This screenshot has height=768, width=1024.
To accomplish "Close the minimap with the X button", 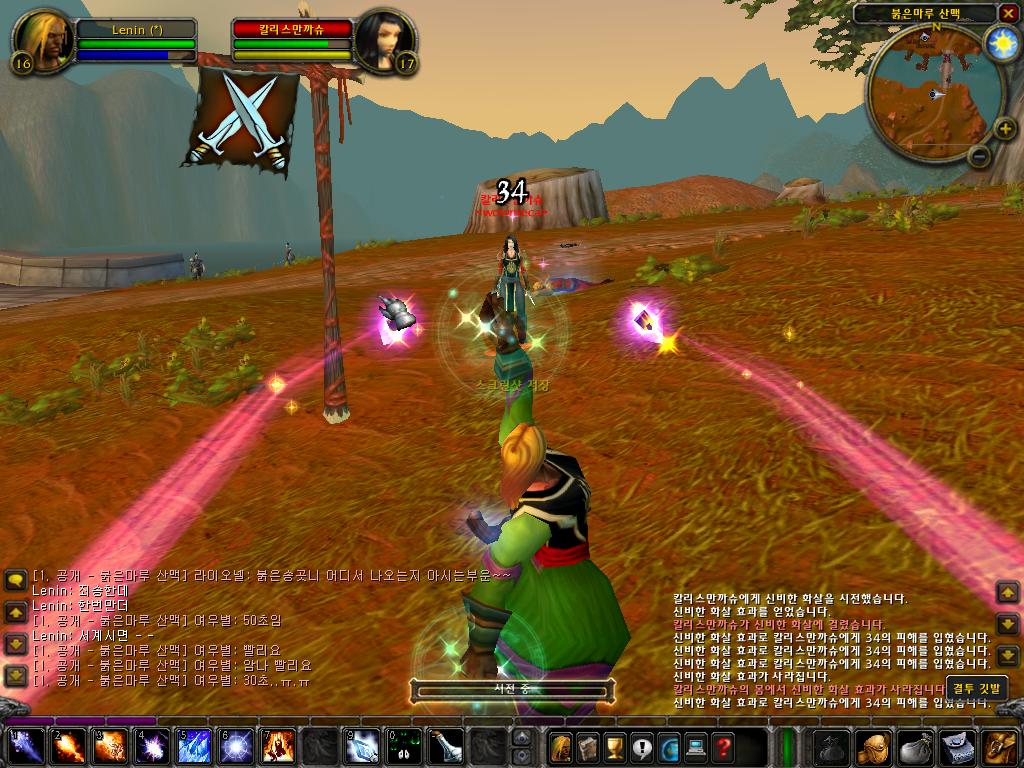I will 1008,13.
